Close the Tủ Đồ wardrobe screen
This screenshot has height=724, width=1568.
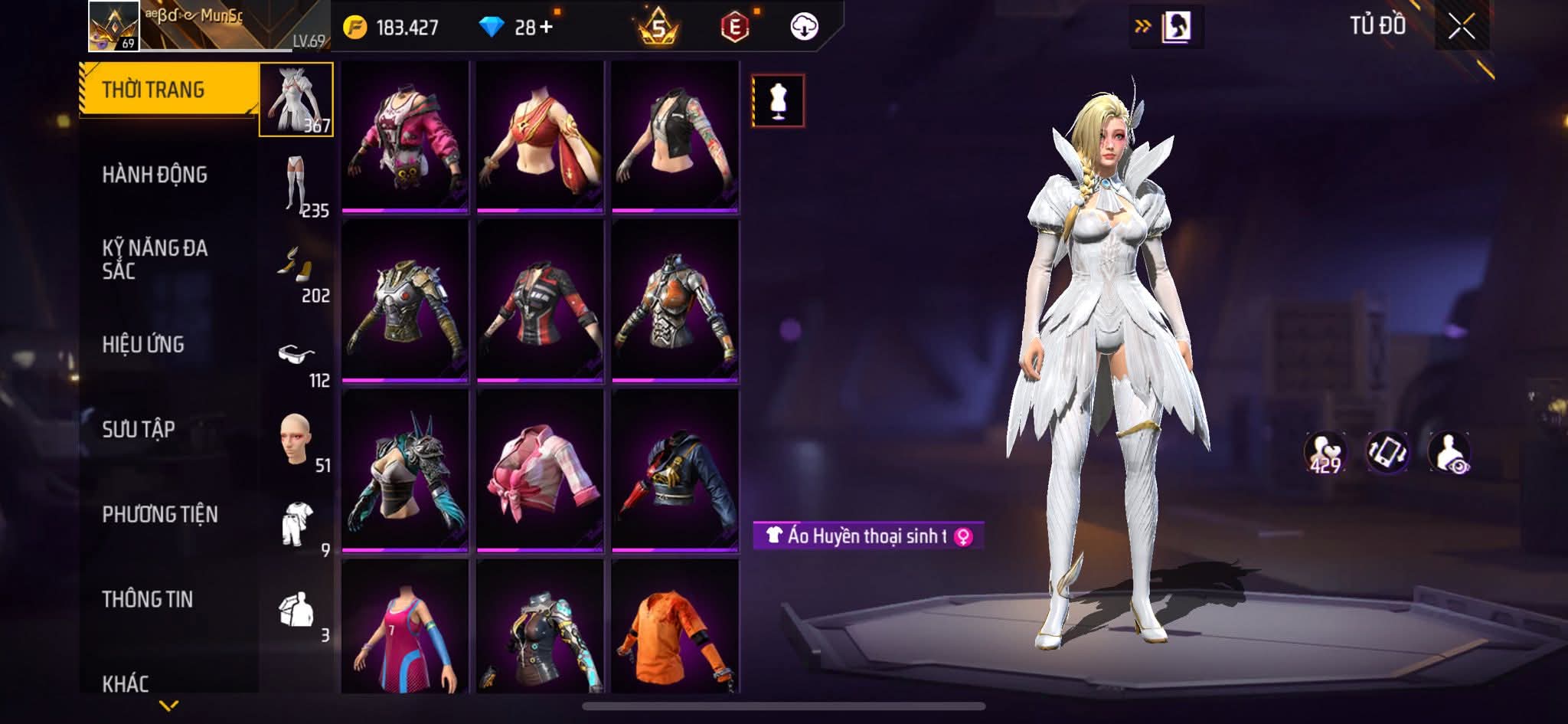(x=1461, y=28)
